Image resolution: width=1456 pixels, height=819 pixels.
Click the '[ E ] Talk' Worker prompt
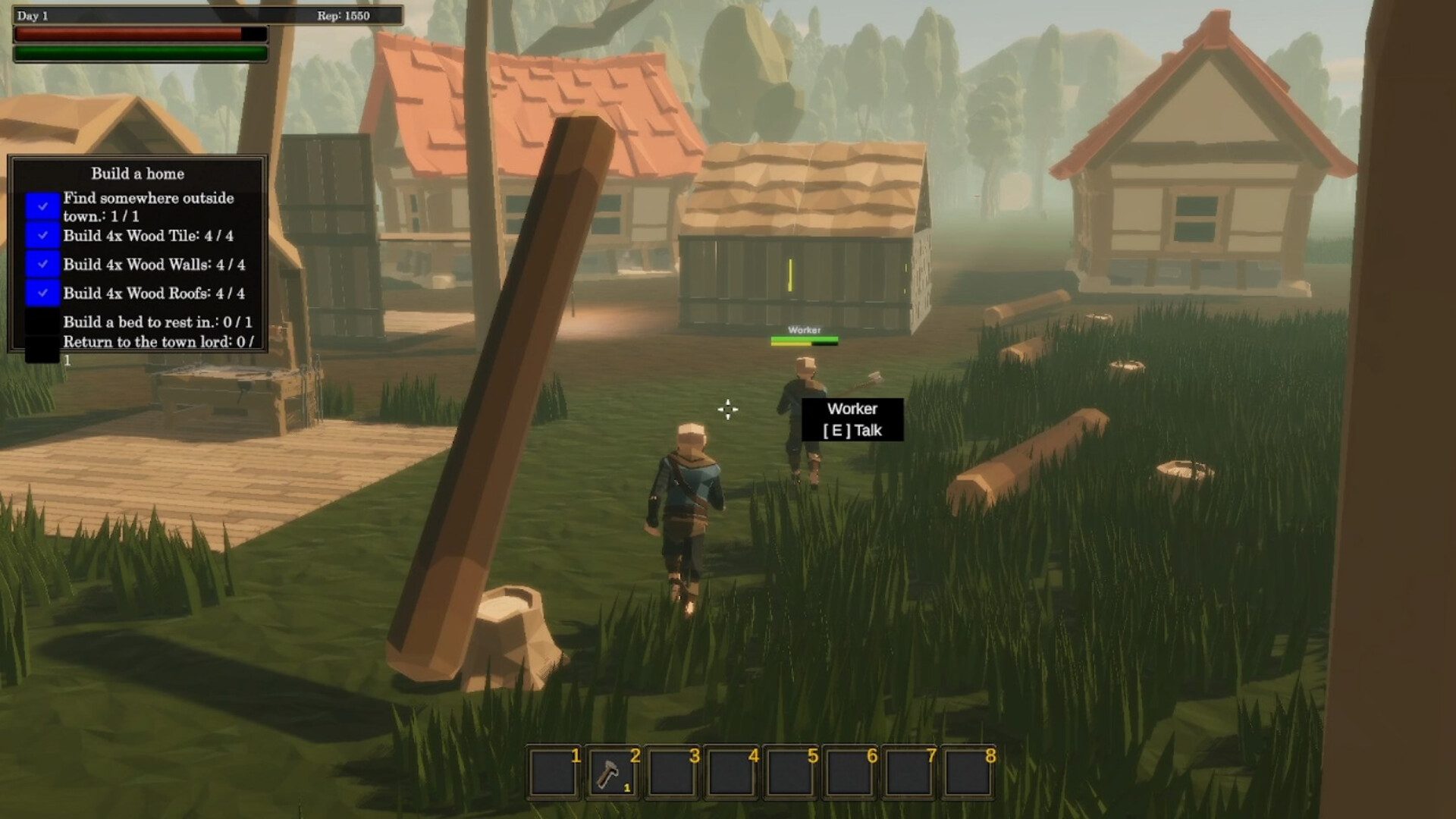852,430
